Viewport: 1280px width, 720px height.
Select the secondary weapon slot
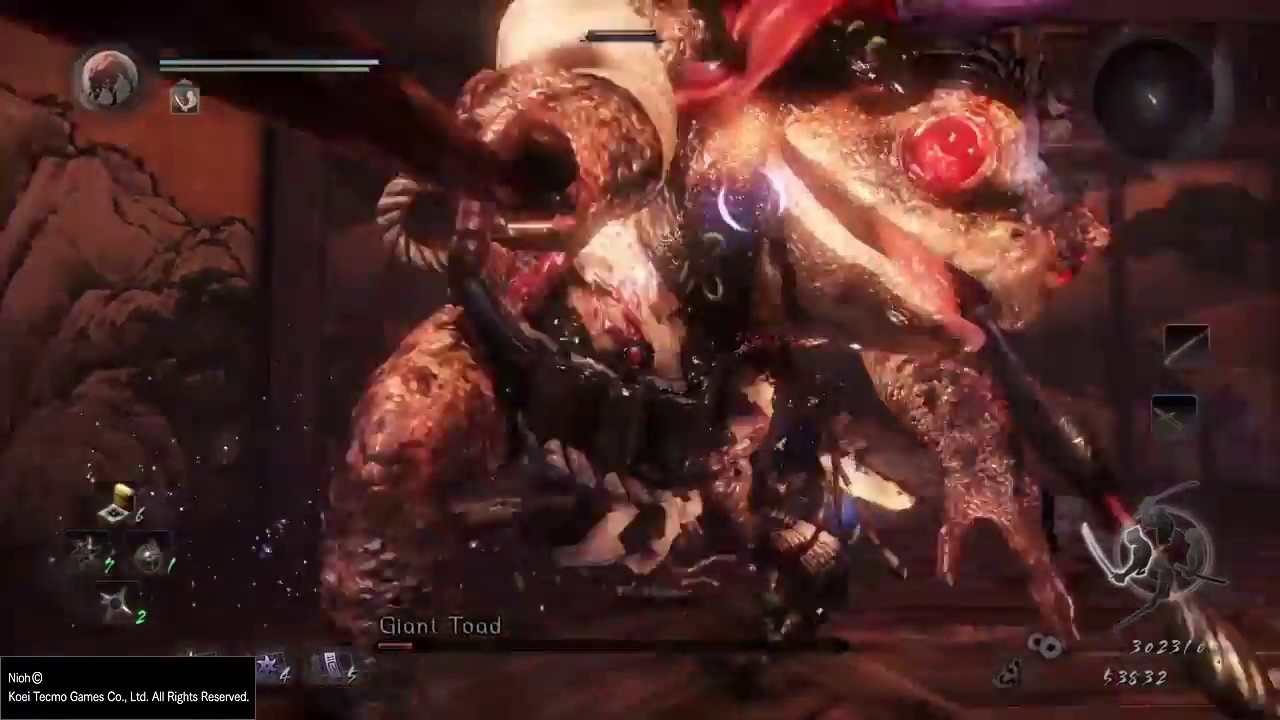(1174, 414)
